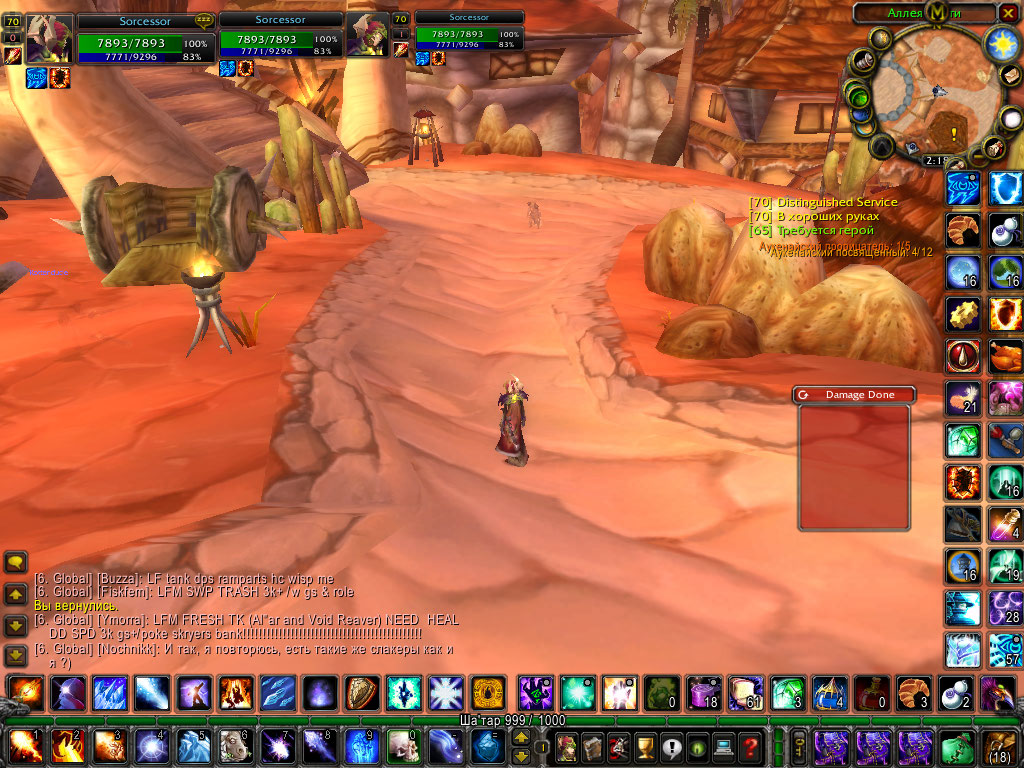1024x768 pixels.
Task: Reset the Damage Done meter
Action: [803, 395]
